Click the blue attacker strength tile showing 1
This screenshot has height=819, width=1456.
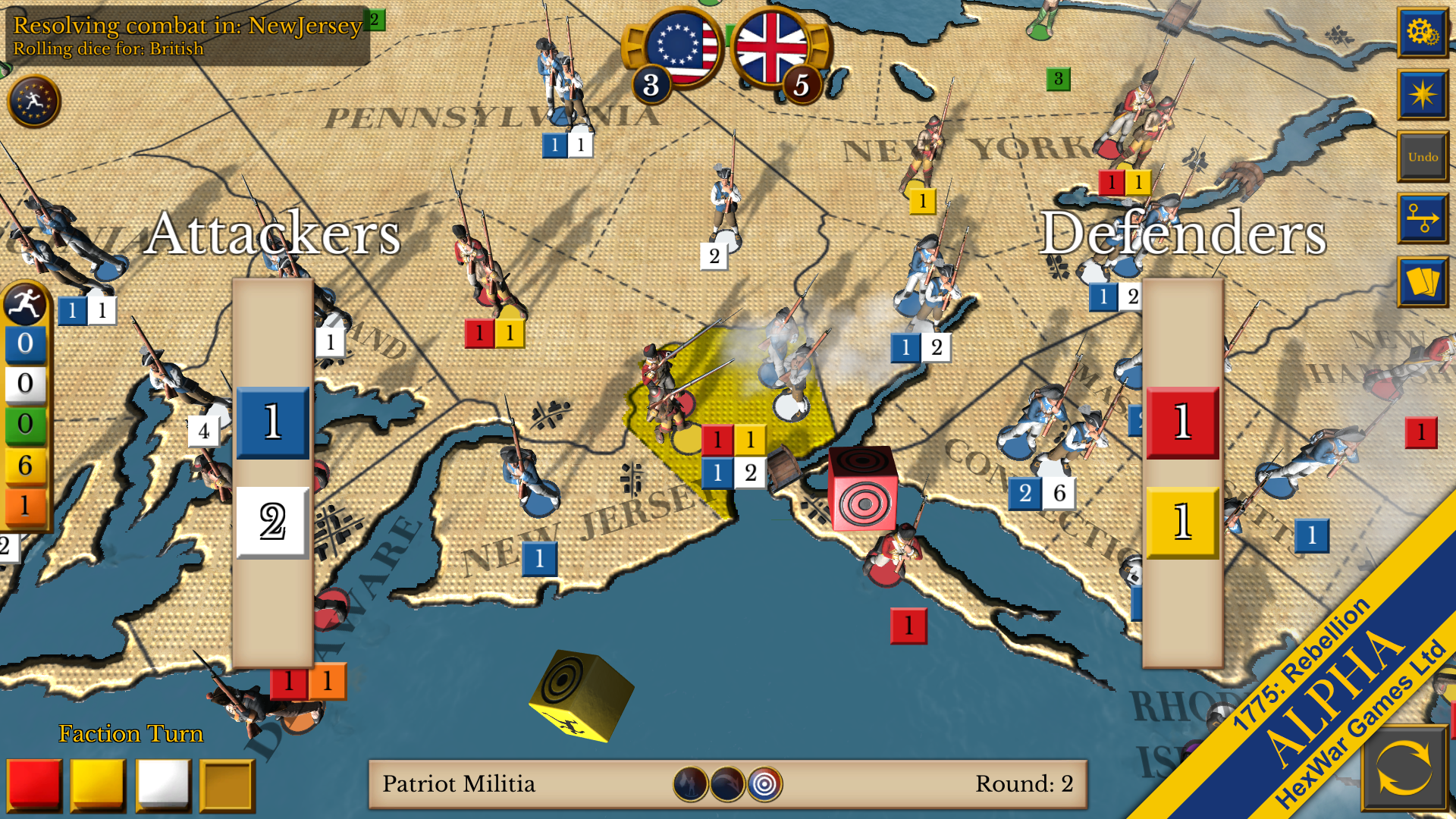[x=272, y=422]
